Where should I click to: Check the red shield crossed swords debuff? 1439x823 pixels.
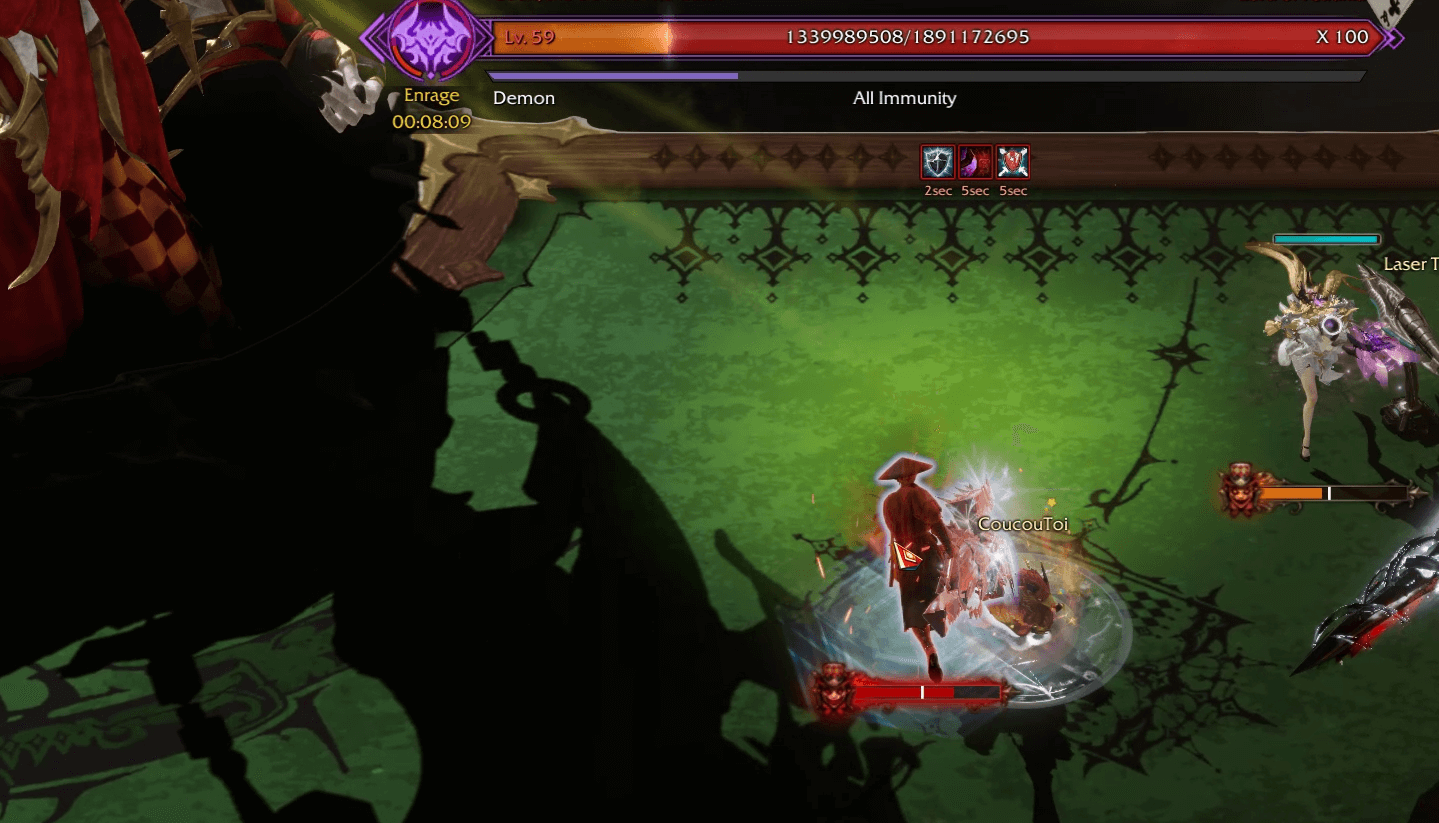click(x=1013, y=162)
